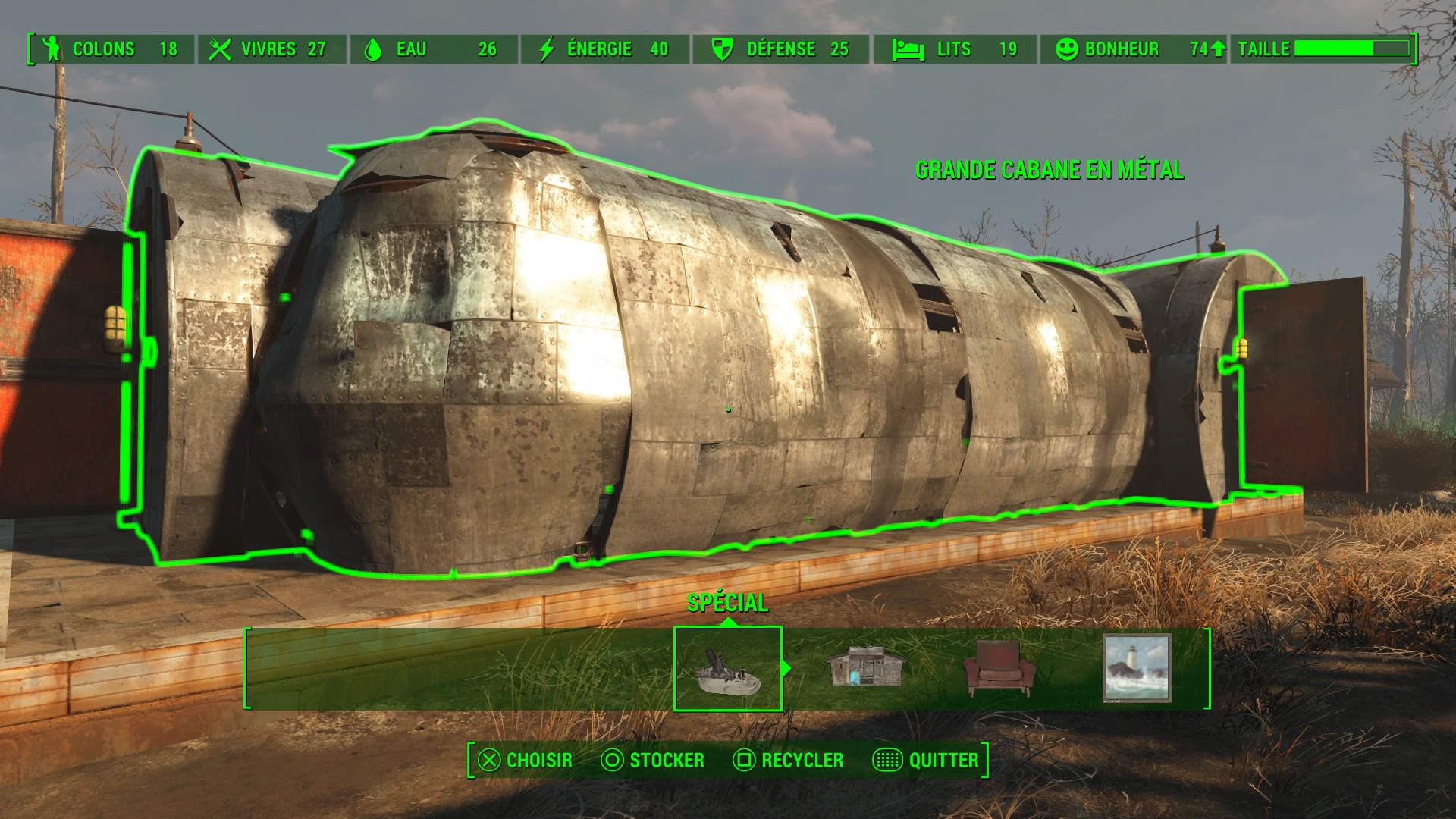Pick the lighthouse painting decorations category
This screenshot has height=819, width=1456.
(1136, 668)
